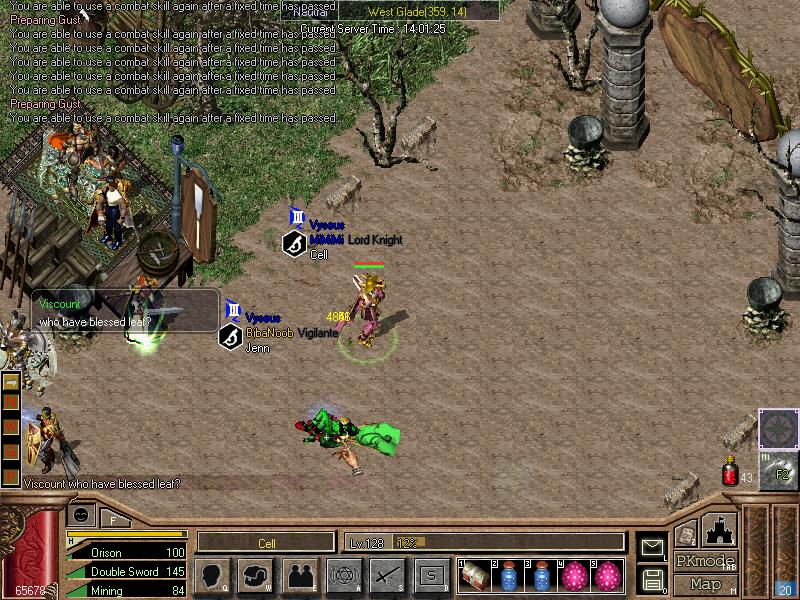Viewport: 800px width, 600px height.
Task: Use the treasure chest in slot 1
Action: pos(474,576)
